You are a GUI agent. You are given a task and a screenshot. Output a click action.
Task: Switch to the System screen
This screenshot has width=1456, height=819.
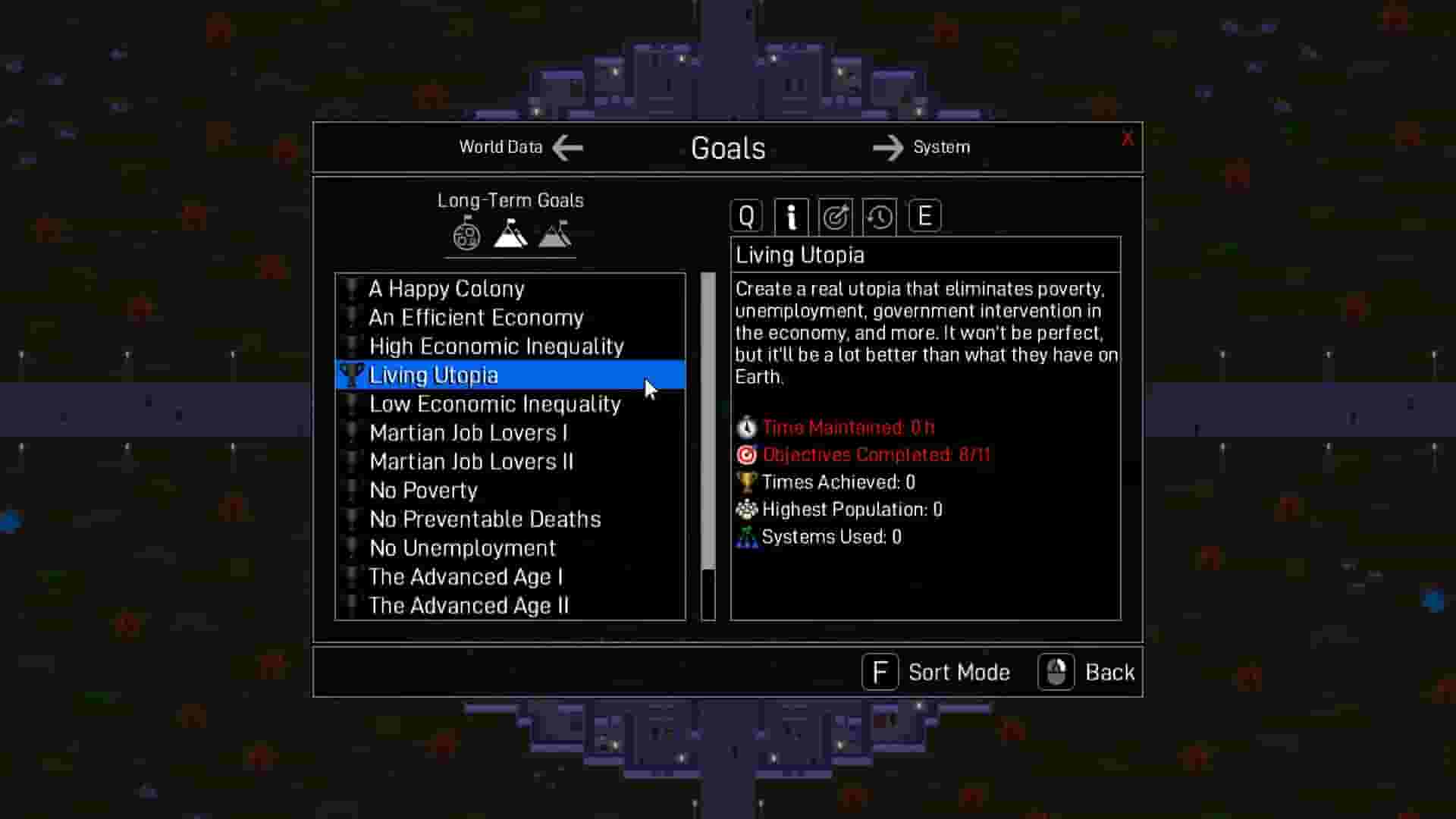tap(941, 147)
